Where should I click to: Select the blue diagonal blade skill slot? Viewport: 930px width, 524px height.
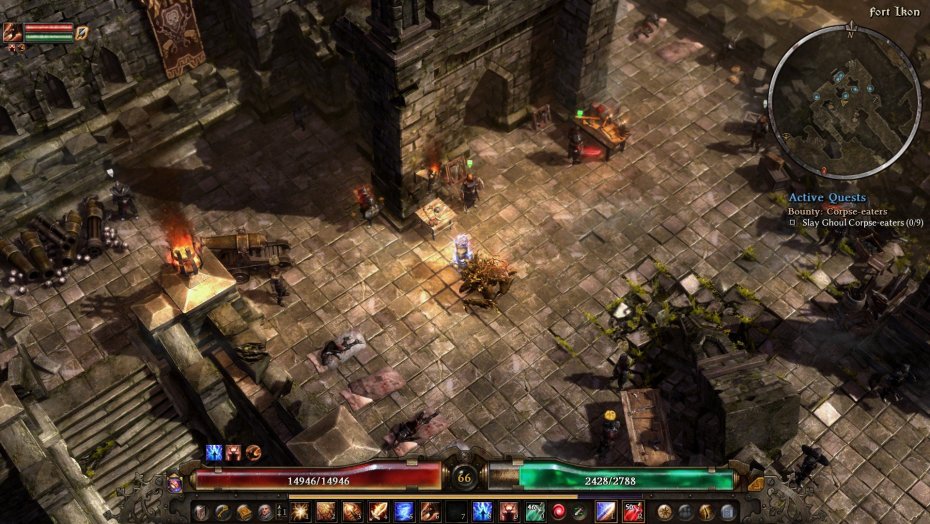606,512
